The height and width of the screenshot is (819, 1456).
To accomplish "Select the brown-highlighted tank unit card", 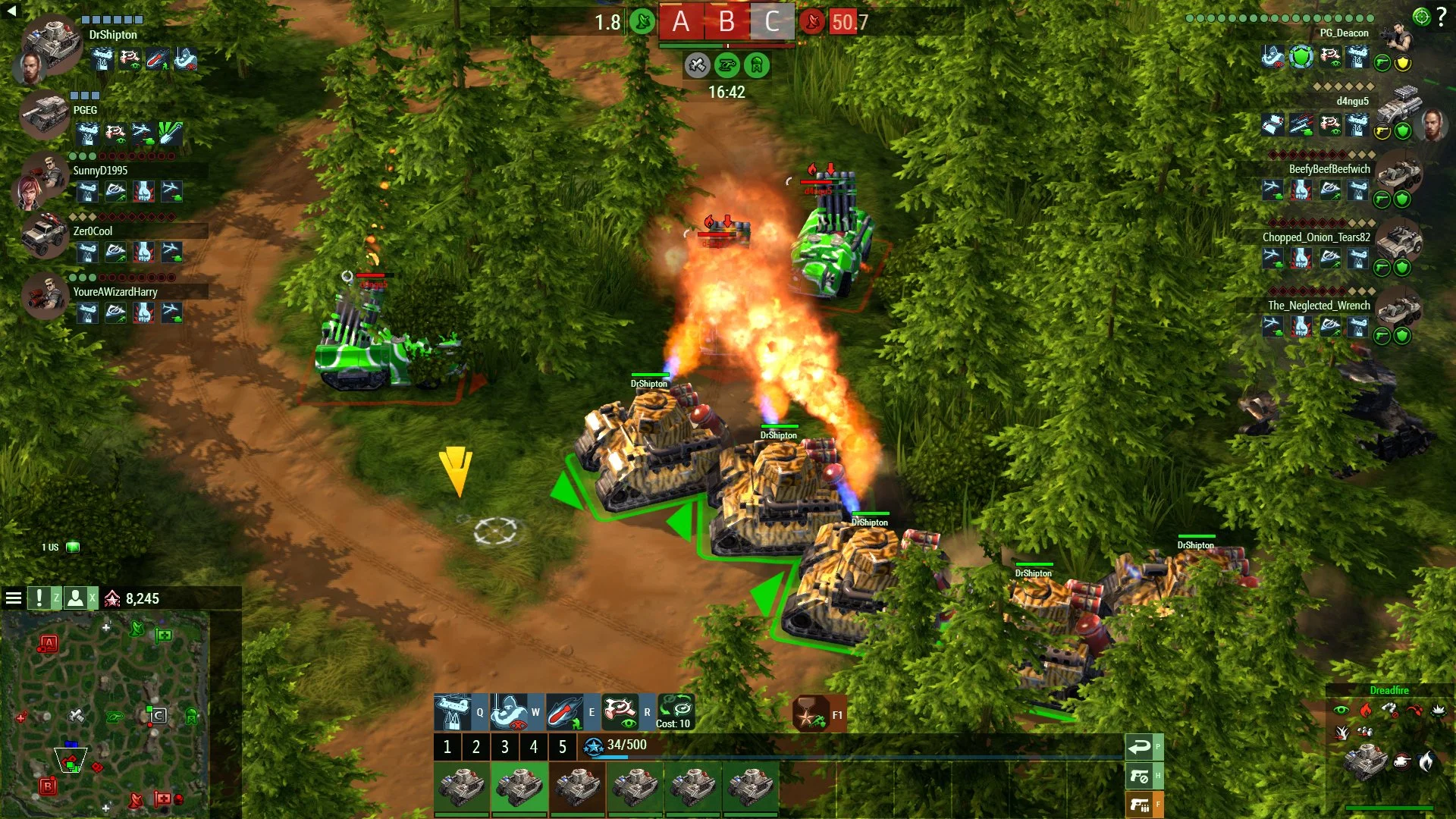I will coord(577,787).
